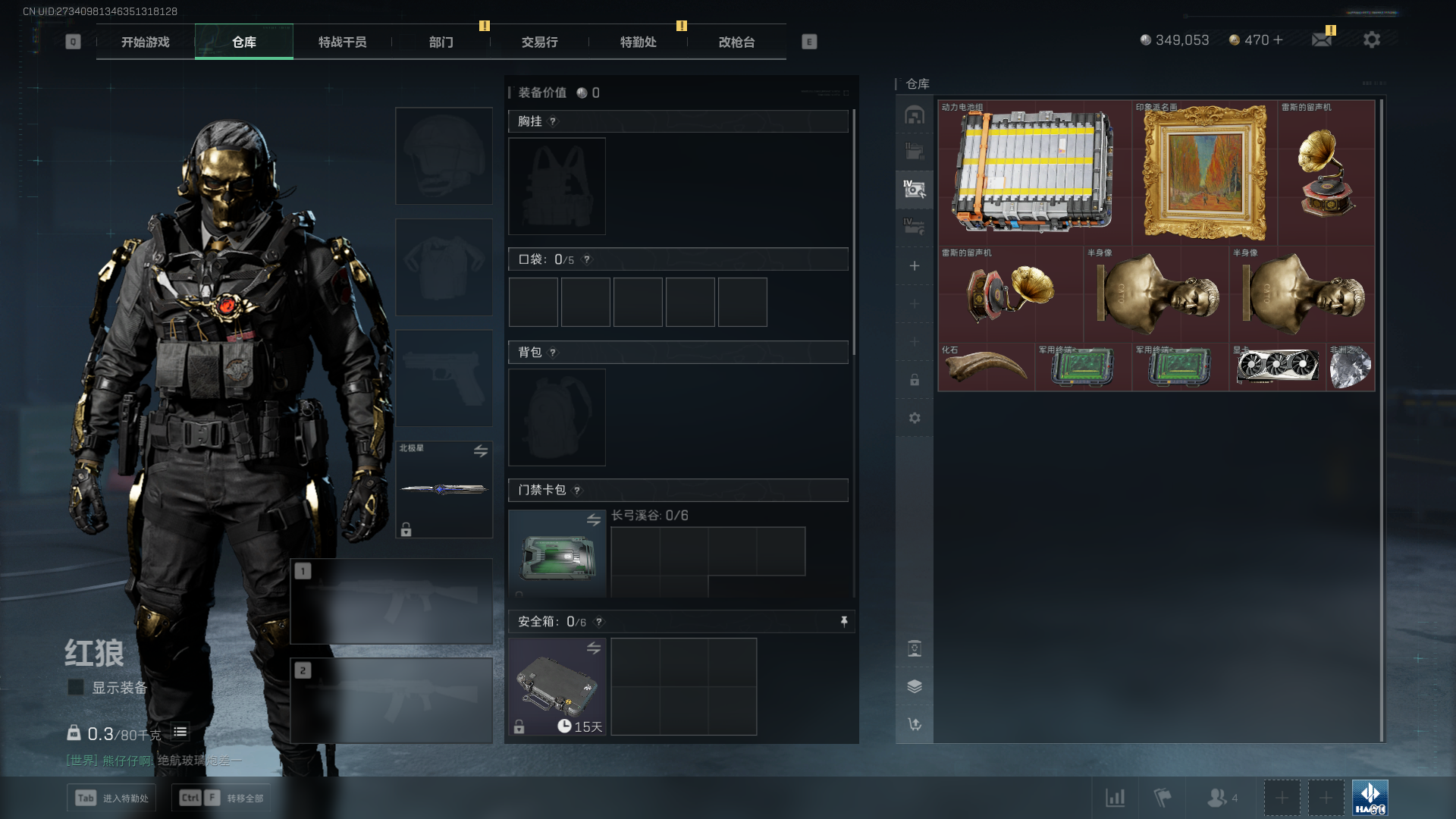Select the 动力电池组 item in warehouse
1456x819 pixels.
tap(1034, 172)
